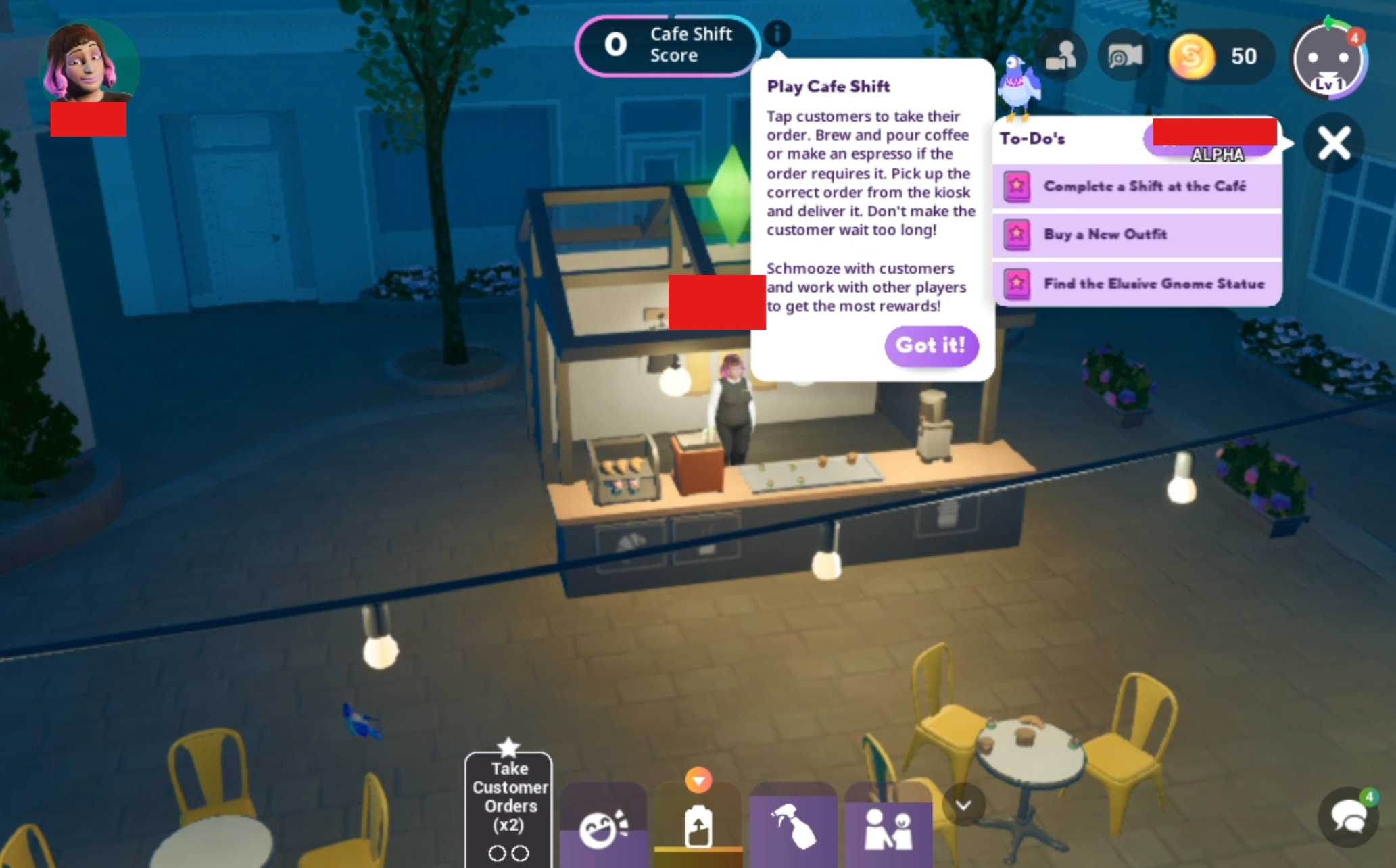Select the two people social action
This screenshot has height=868, width=1396.
(888, 826)
